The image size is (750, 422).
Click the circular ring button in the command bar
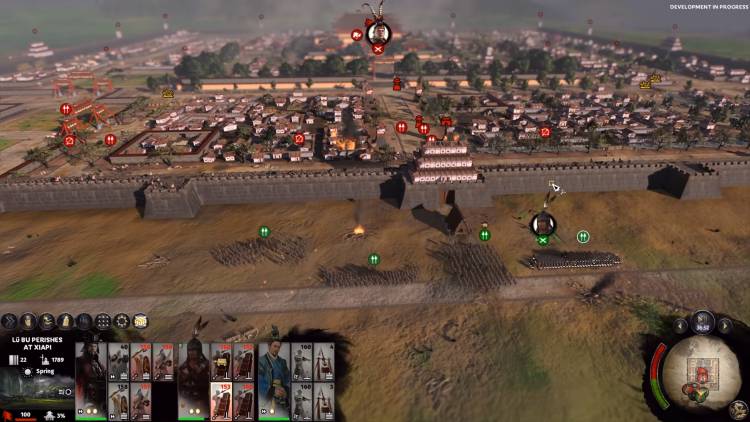tap(122, 321)
